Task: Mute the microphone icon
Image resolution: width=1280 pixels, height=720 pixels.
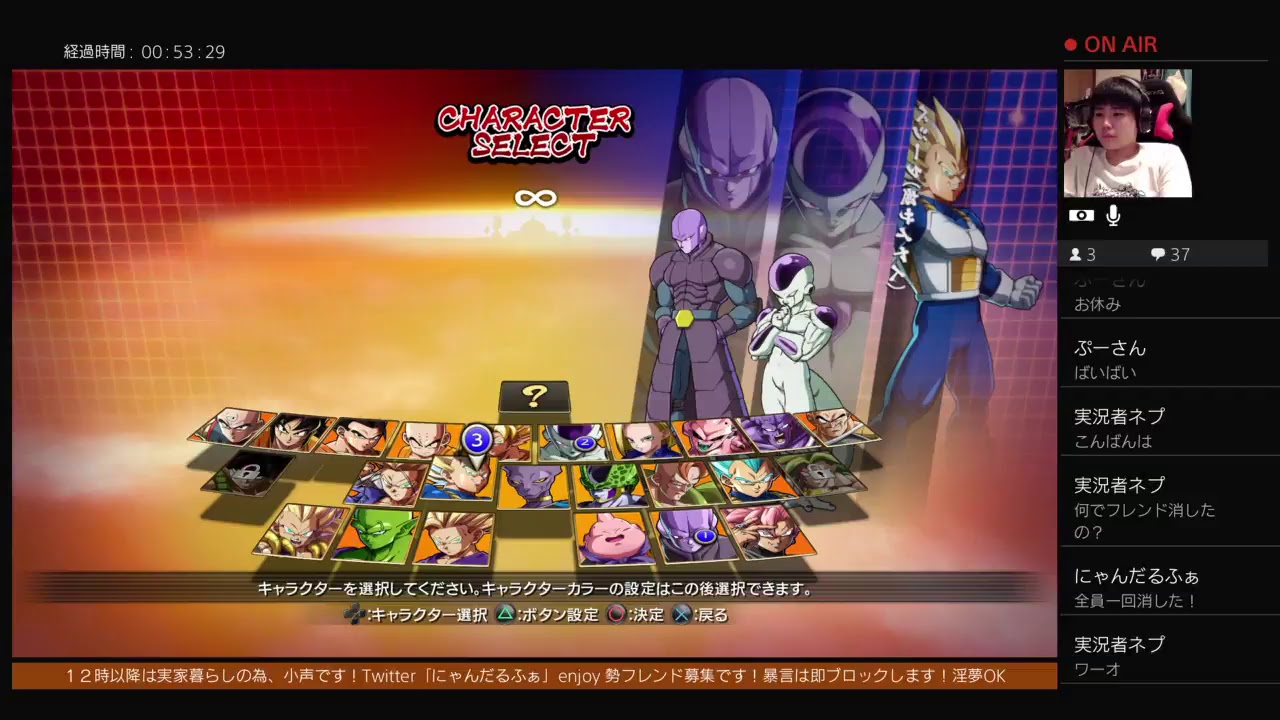Action: (x=1113, y=214)
